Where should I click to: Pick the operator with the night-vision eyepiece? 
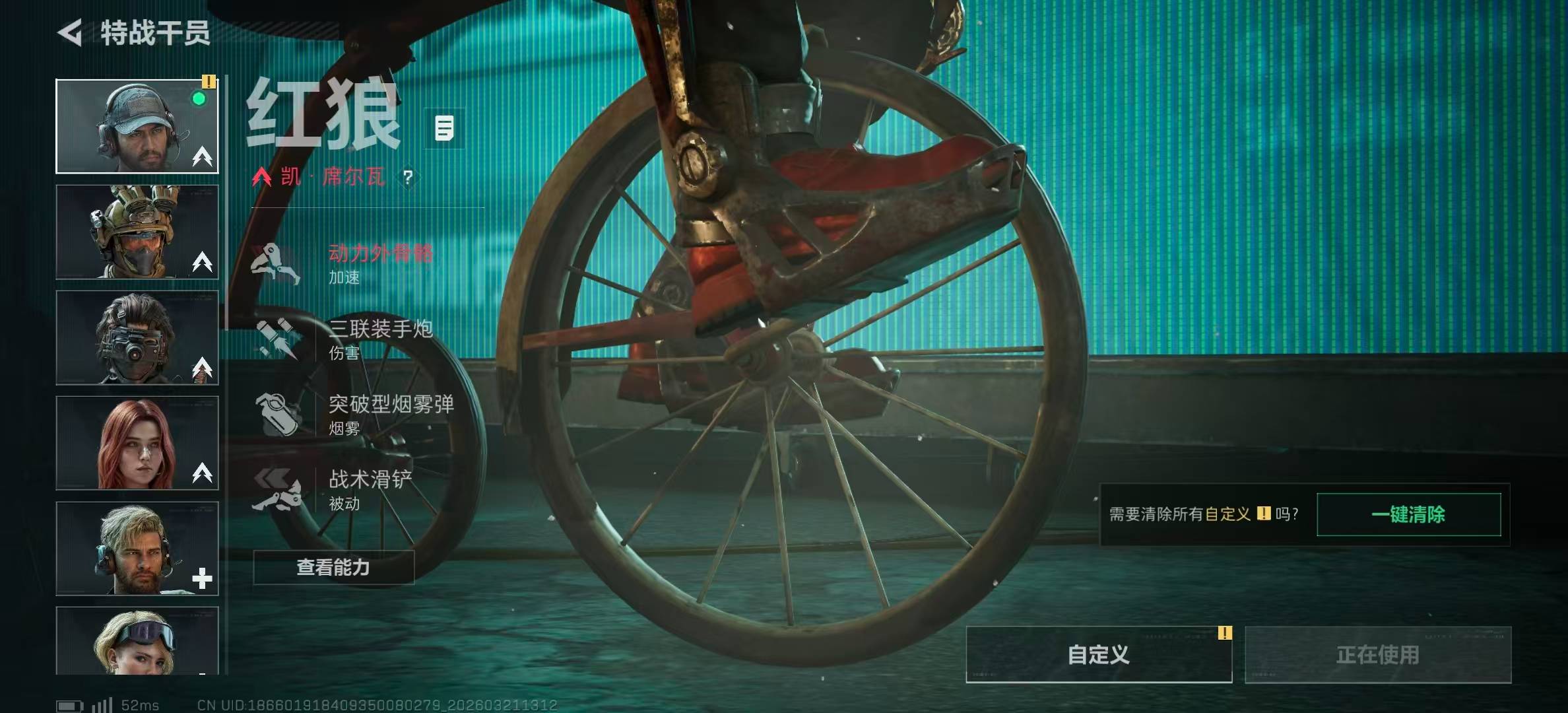click(137, 337)
